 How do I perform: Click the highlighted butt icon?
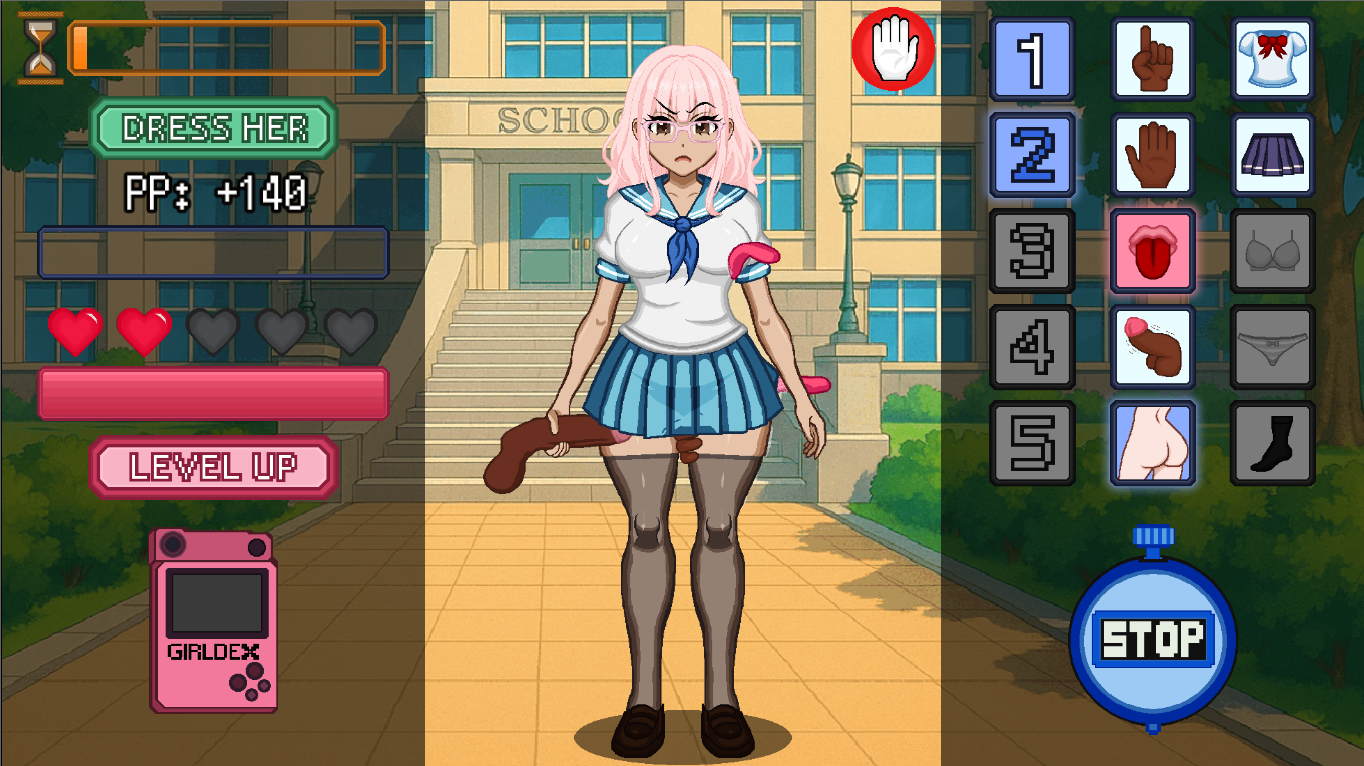click(1152, 443)
